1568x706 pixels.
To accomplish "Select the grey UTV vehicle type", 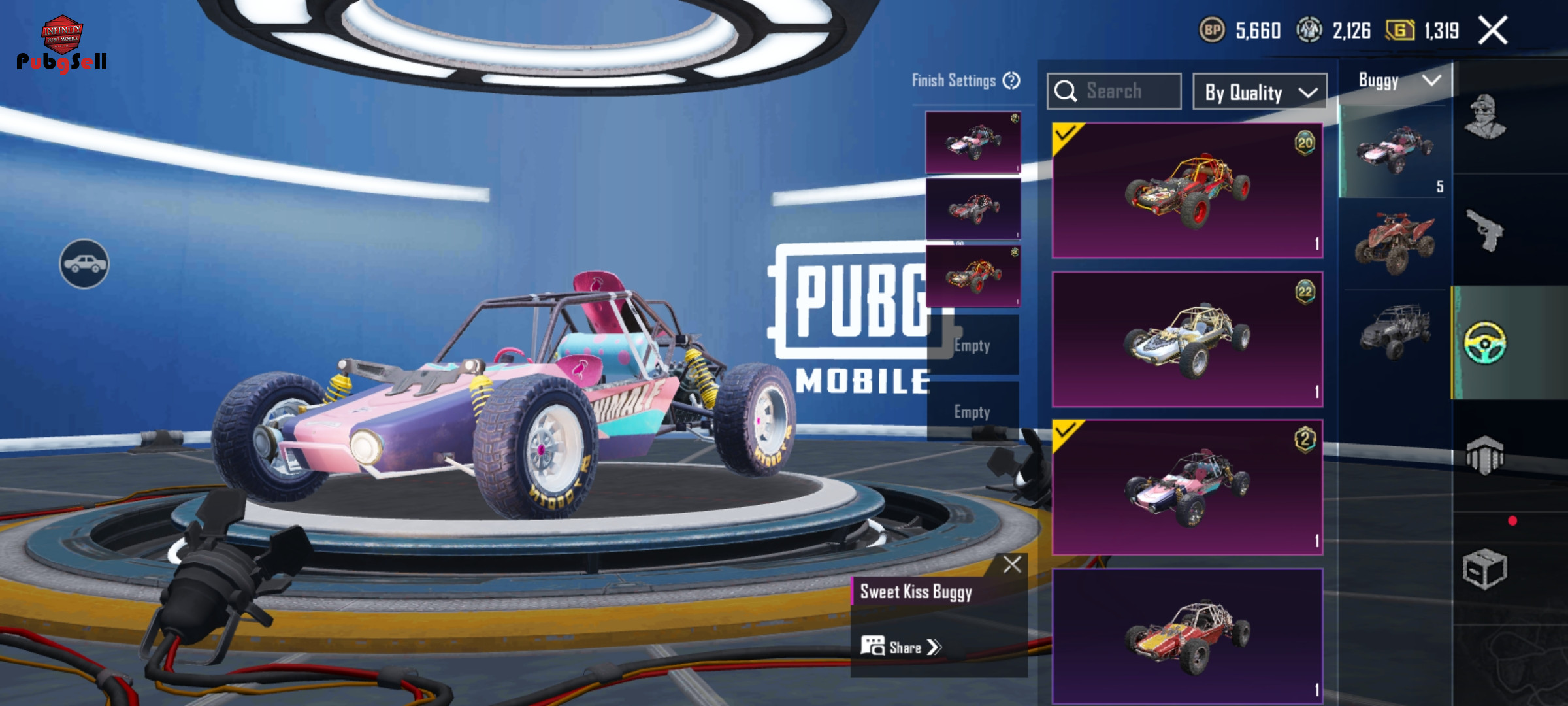I will point(1394,331).
